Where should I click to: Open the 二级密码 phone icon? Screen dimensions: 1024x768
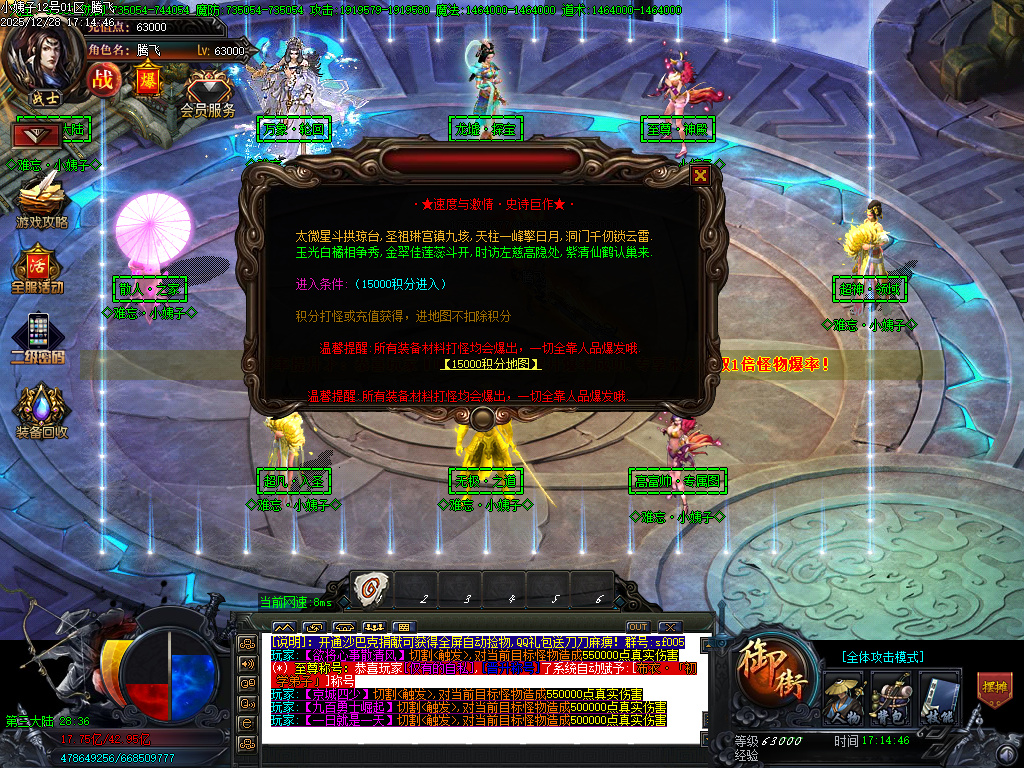click(x=38, y=336)
